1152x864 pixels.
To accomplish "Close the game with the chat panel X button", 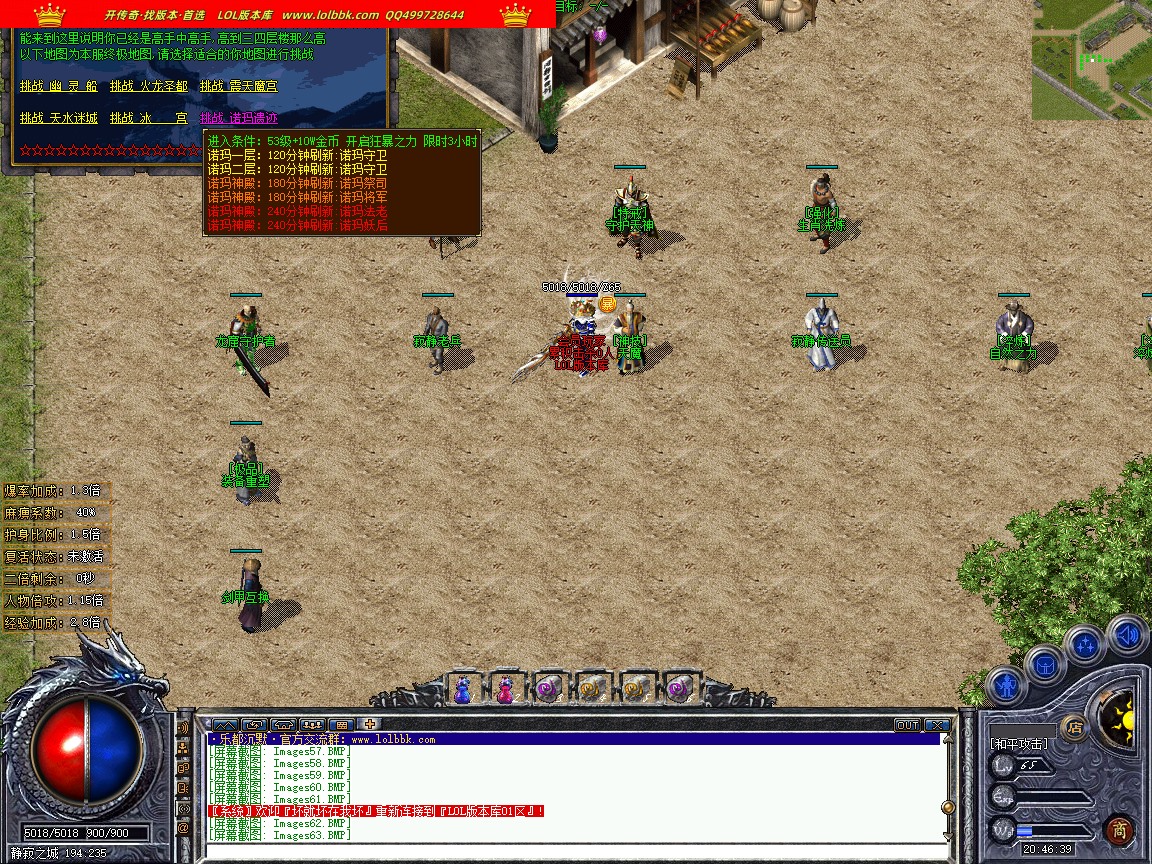I will coord(937,725).
